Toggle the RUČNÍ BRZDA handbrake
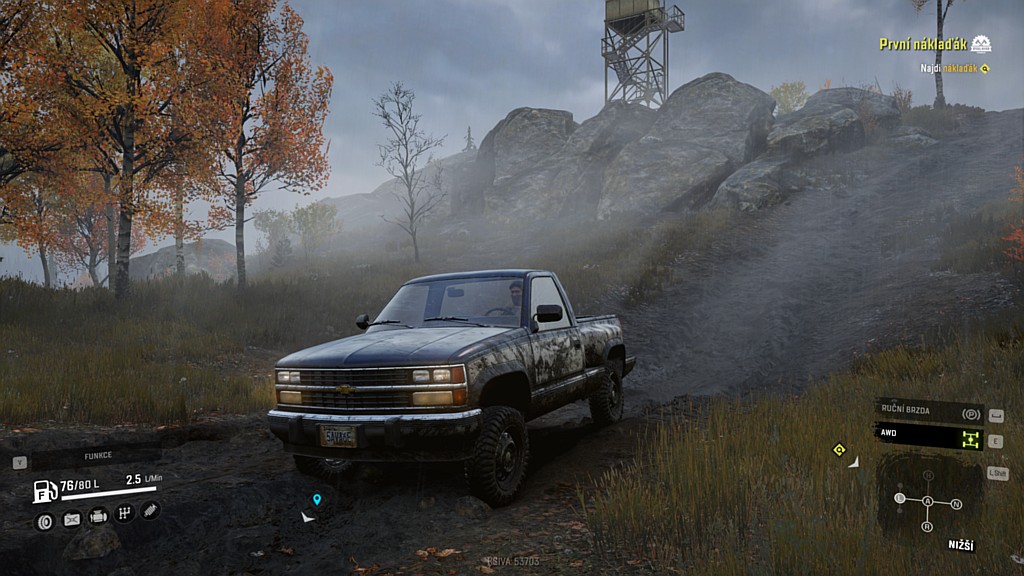The height and width of the screenshot is (576, 1024). (929, 412)
